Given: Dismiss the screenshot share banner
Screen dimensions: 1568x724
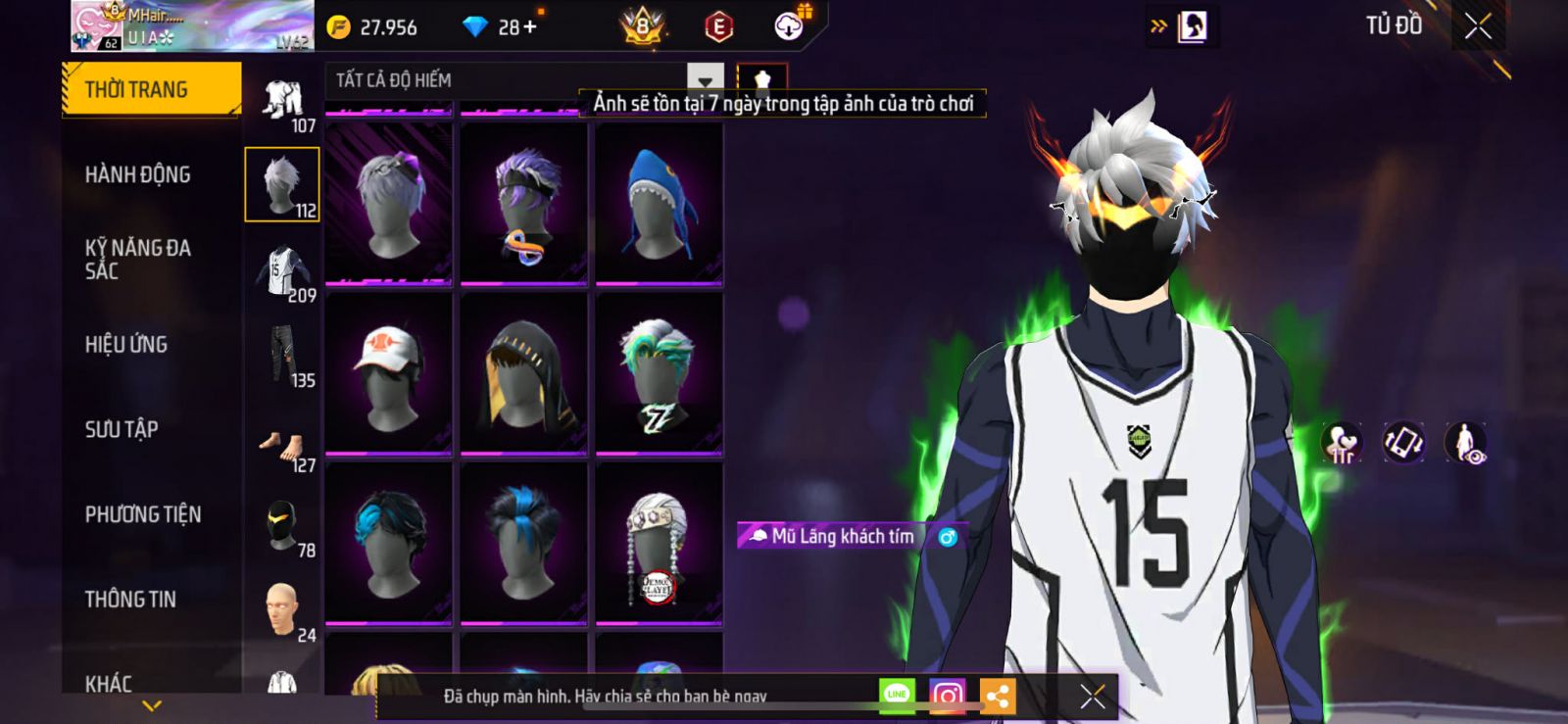Looking at the screenshot, I should tap(1093, 697).
